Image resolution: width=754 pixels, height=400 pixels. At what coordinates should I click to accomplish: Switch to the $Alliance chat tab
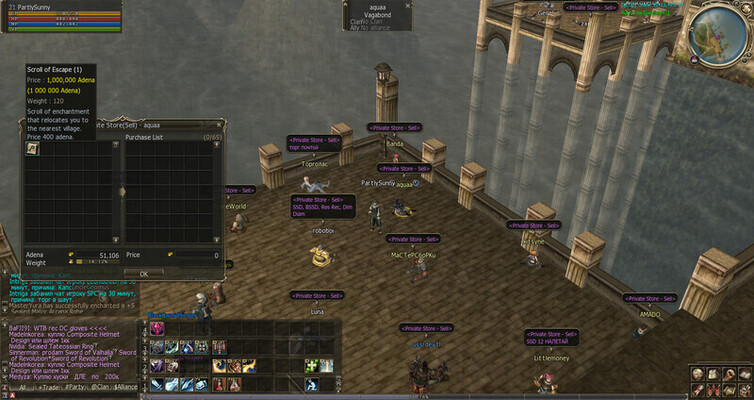(x=126, y=386)
